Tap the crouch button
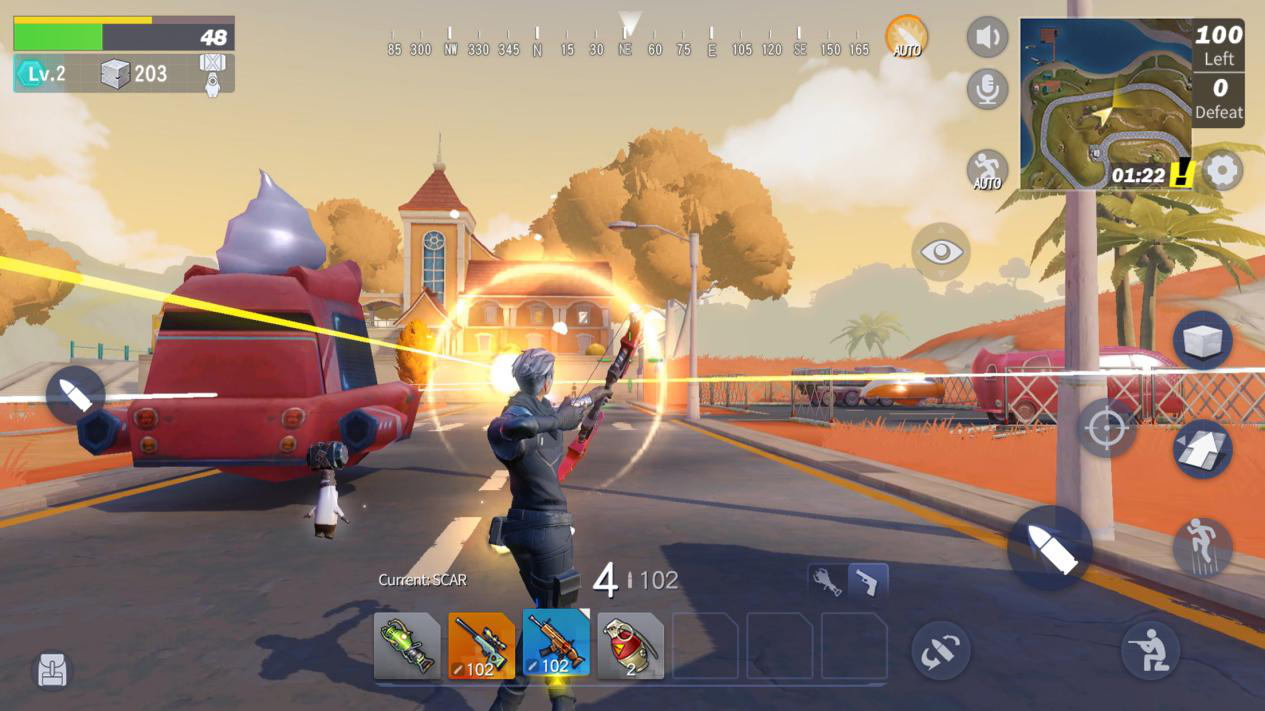This screenshot has height=711, width=1265. click(x=1150, y=651)
